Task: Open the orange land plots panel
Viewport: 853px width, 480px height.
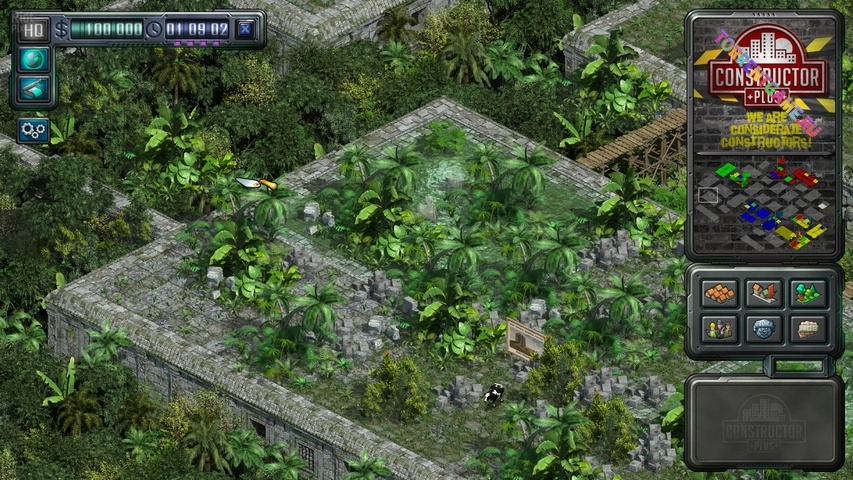Action: coord(719,293)
